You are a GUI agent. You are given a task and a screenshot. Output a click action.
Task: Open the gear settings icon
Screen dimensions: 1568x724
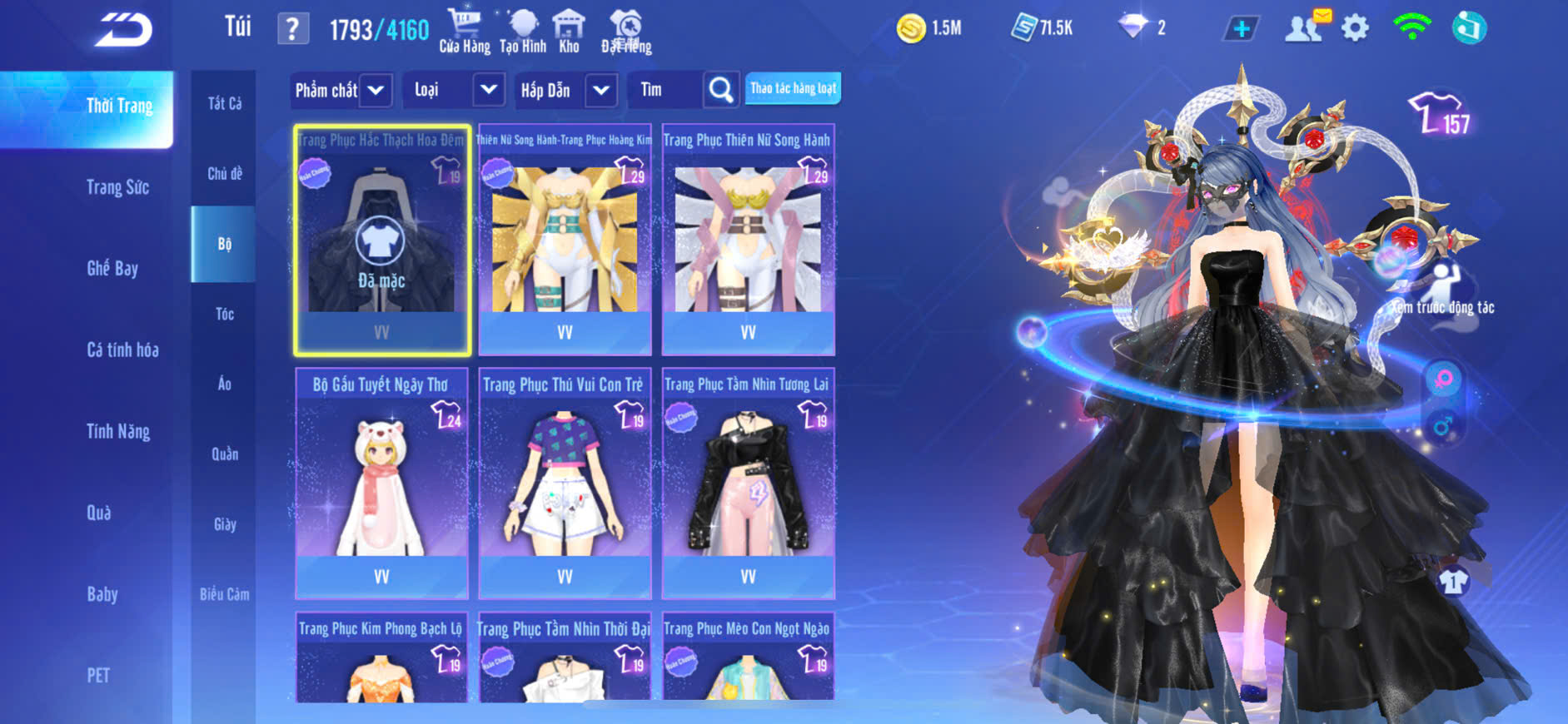click(x=1355, y=28)
